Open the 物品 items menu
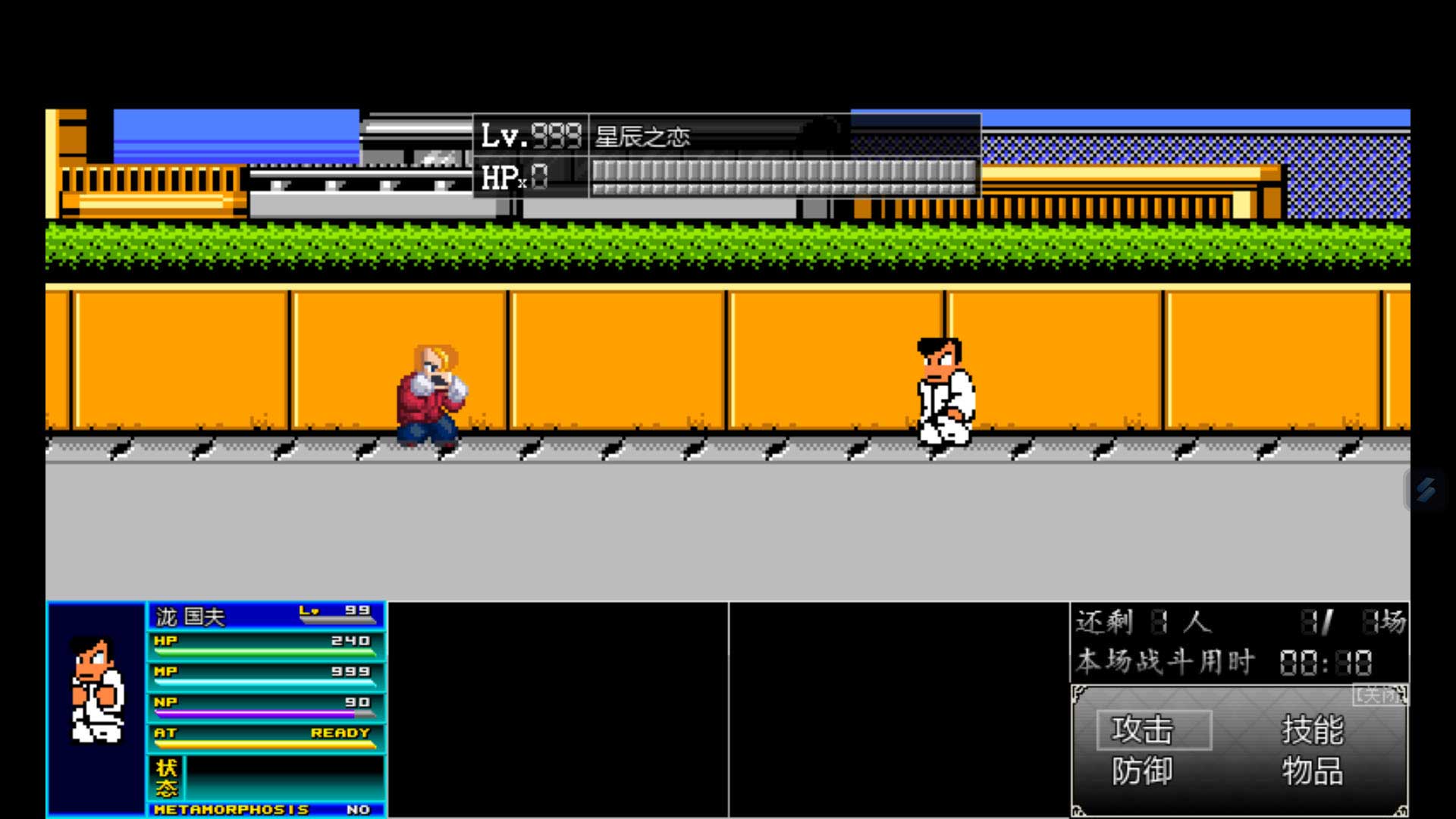Image resolution: width=1456 pixels, height=819 pixels. 1312,772
